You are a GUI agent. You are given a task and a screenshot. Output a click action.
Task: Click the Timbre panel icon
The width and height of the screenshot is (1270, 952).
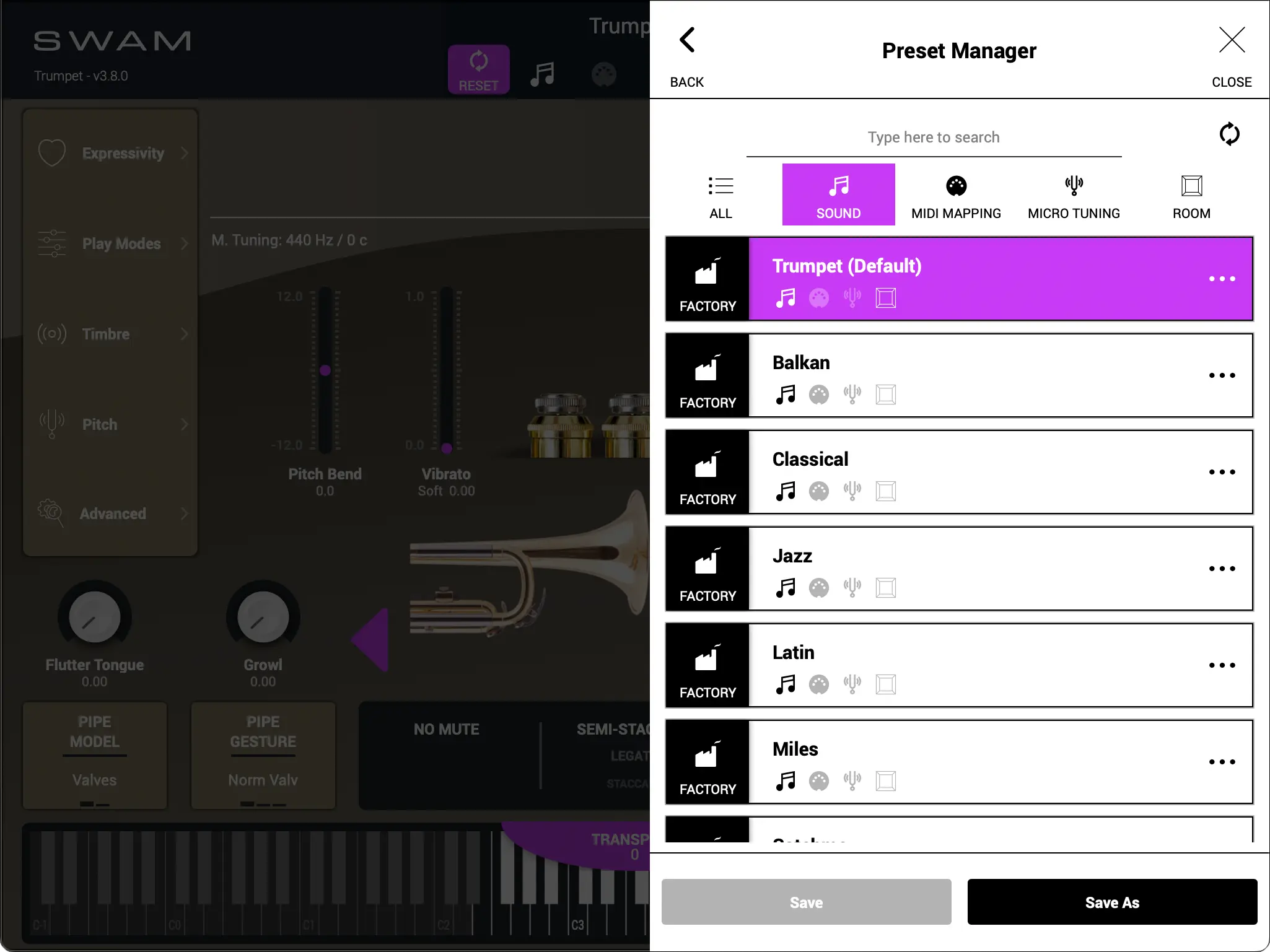coord(52,334)
